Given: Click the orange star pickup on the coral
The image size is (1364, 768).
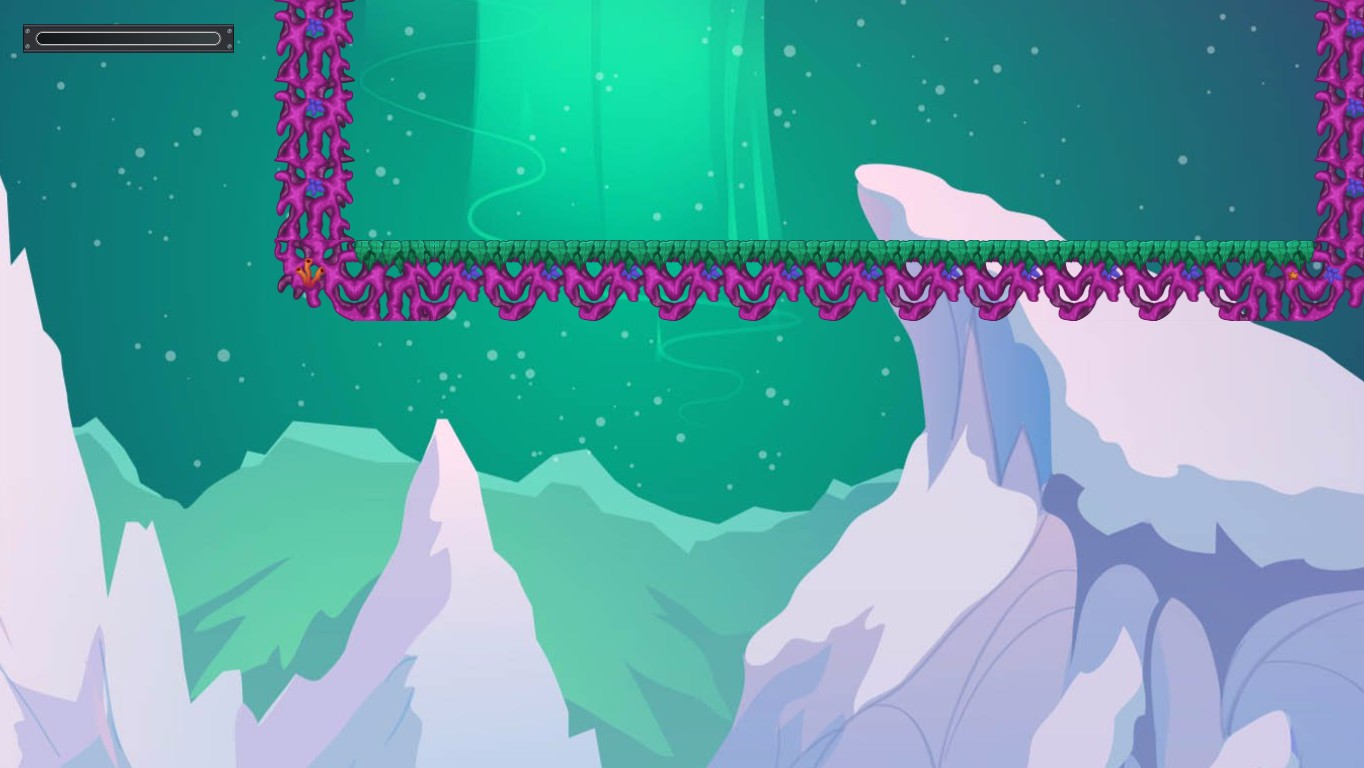Looking at the screenshot, I should pos(1293,274).
